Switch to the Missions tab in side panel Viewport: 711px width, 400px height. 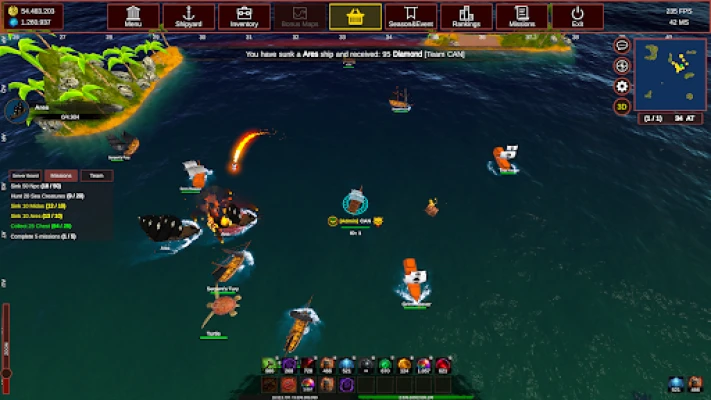[61, 175]
